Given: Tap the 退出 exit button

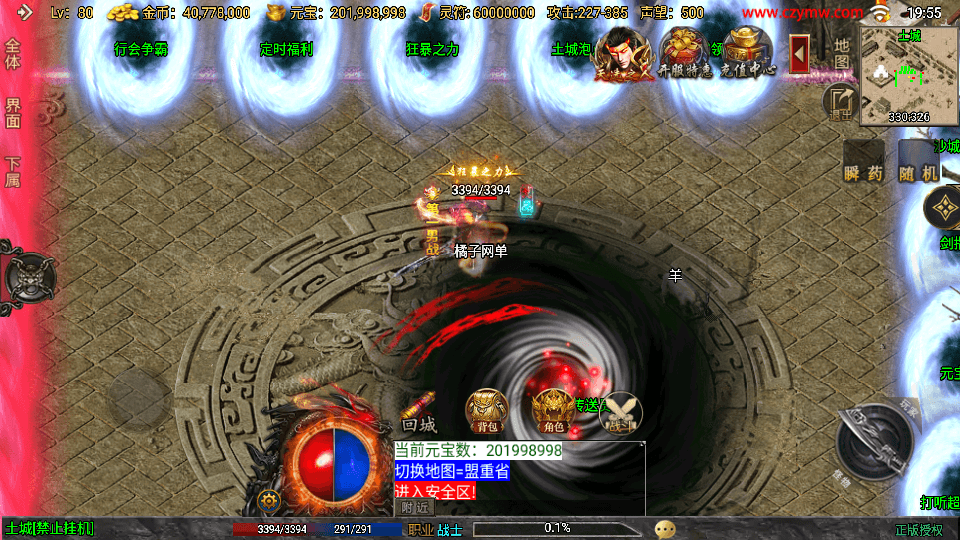Looking at the screenshot, I should click(x=840, y=102).
